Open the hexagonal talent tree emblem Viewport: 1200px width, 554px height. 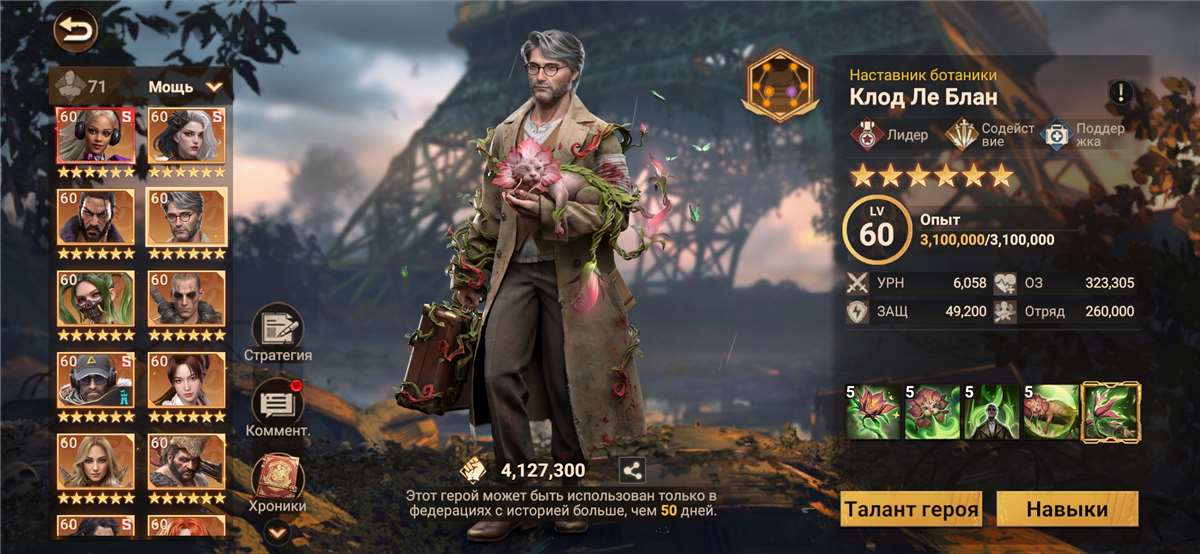(780, 85)
